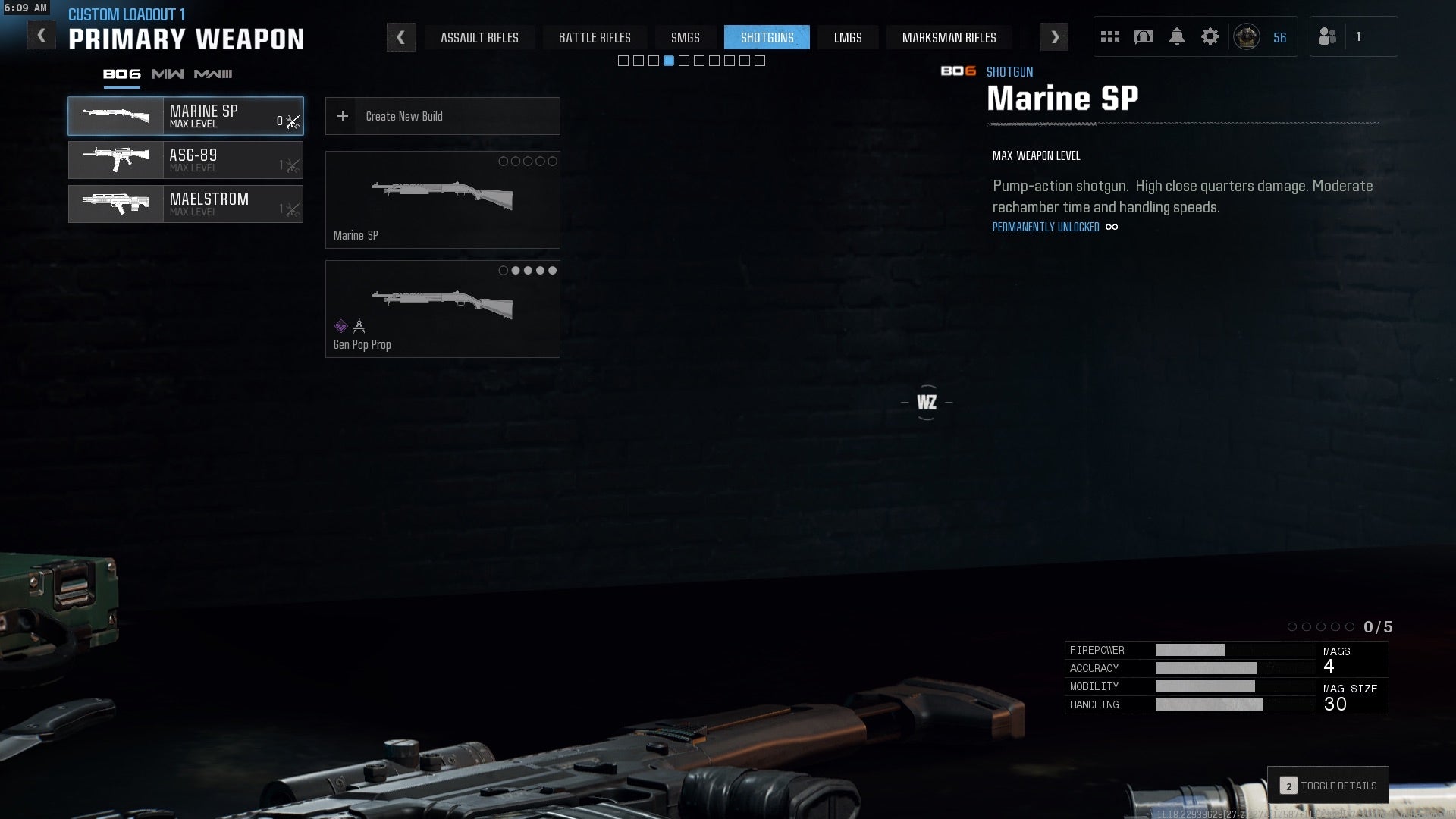Show more weapon categories with right arrow
This screenshot has width=1456, height=819.
point(1054,37)
